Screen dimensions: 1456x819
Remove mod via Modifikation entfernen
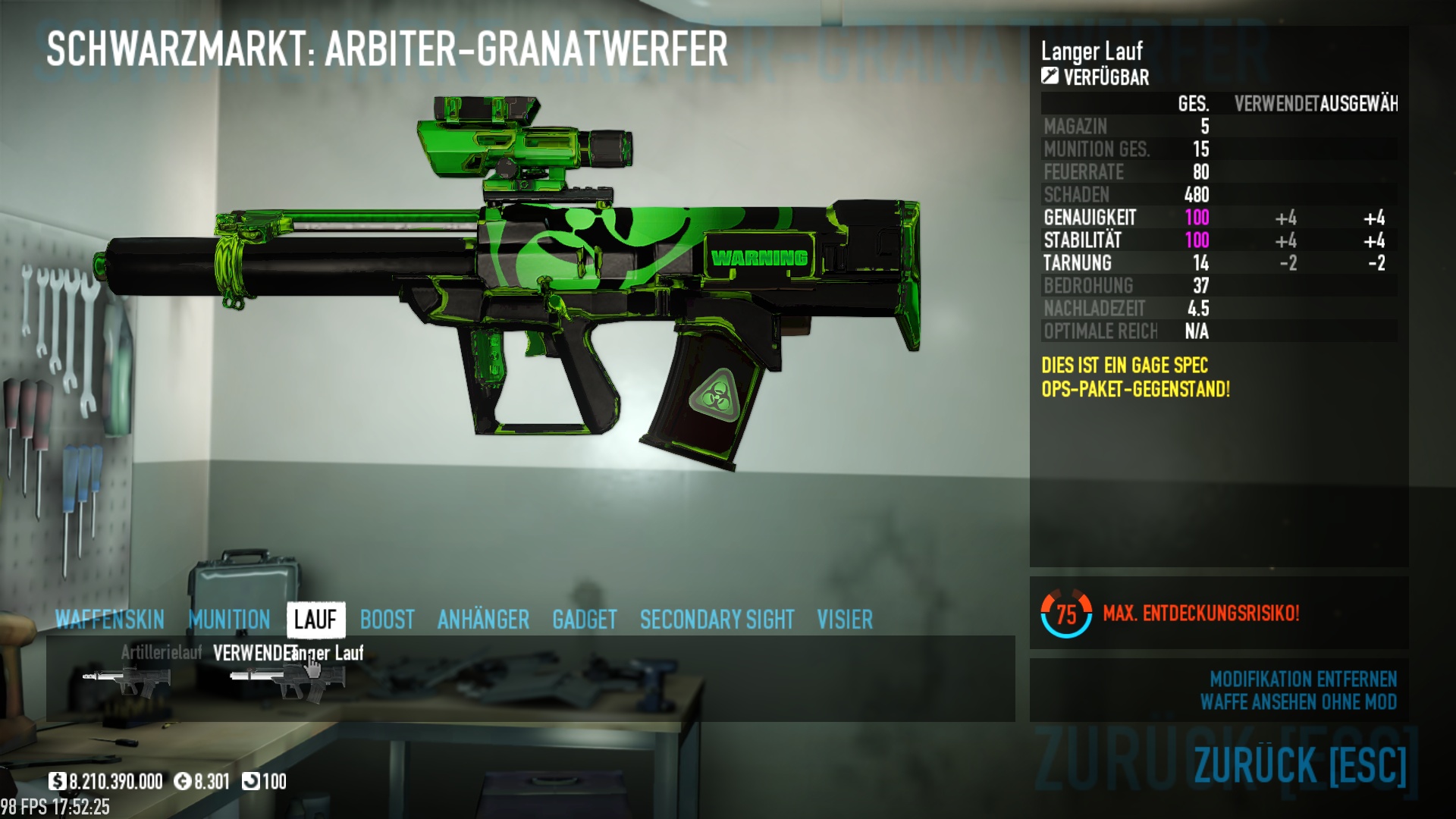click(x=1303, y=679)
